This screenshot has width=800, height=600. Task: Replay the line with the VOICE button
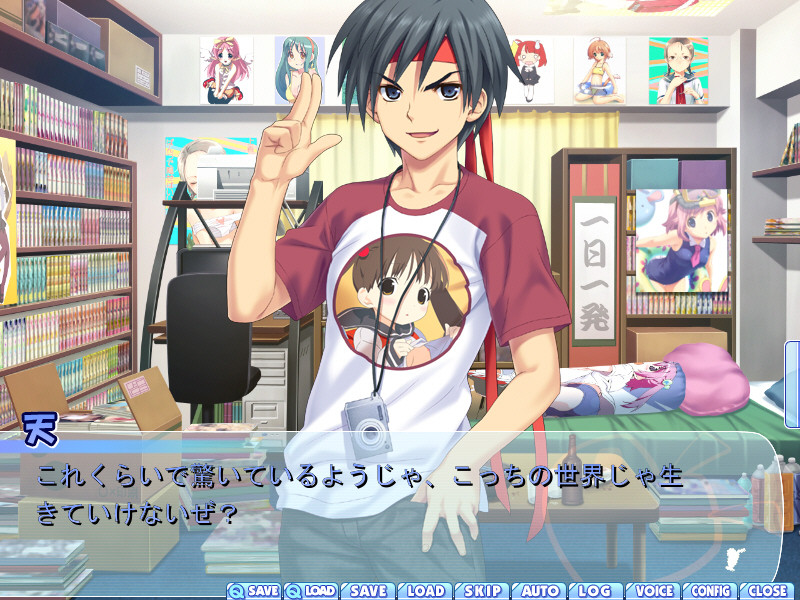pyautogui.click(x=654, y=591)
